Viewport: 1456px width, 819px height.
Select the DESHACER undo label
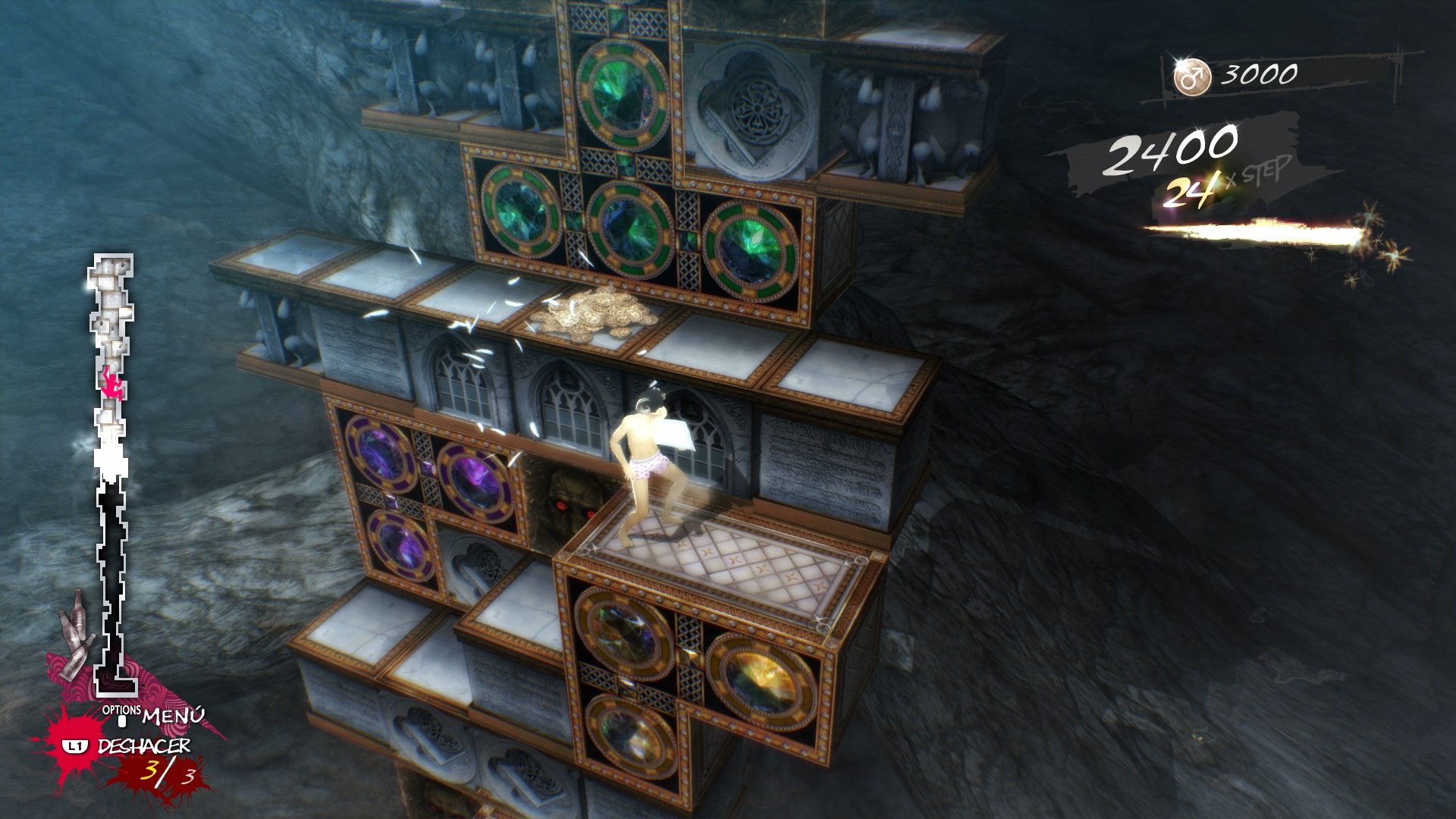tap(143, 746)
